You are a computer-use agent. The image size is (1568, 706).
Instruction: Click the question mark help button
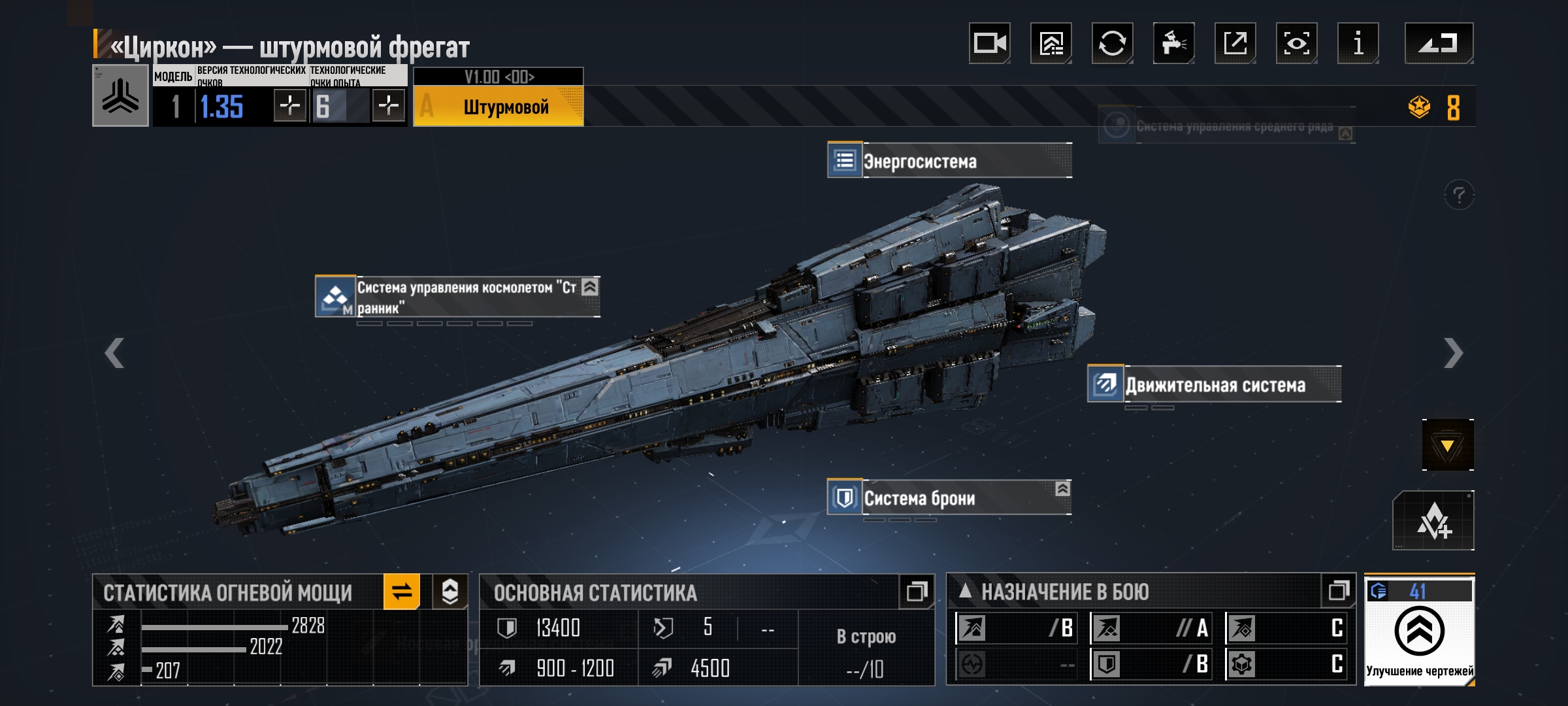click(x=1458, y=195)
